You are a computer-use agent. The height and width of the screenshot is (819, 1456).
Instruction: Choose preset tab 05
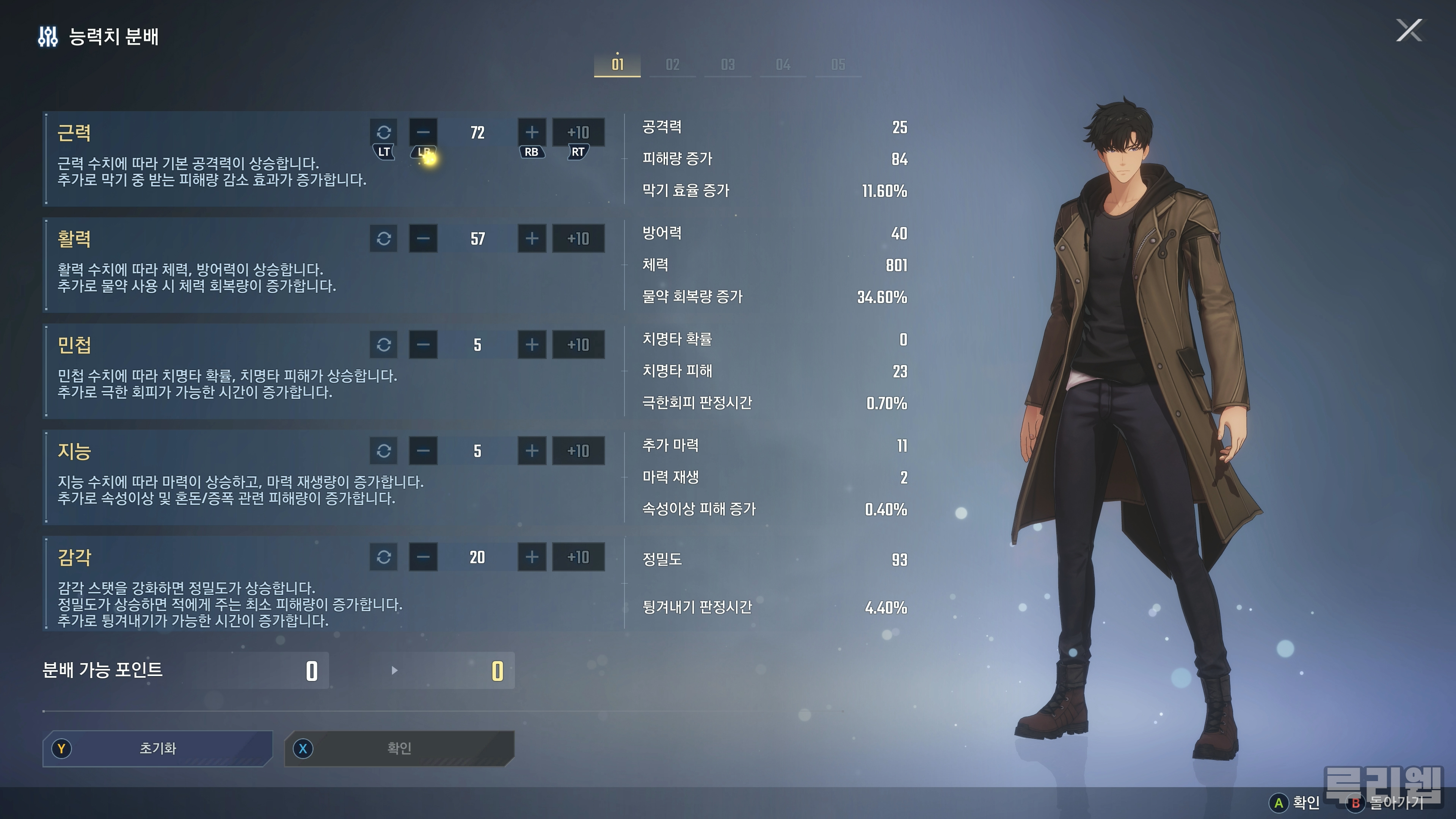[x=838, y=64]
